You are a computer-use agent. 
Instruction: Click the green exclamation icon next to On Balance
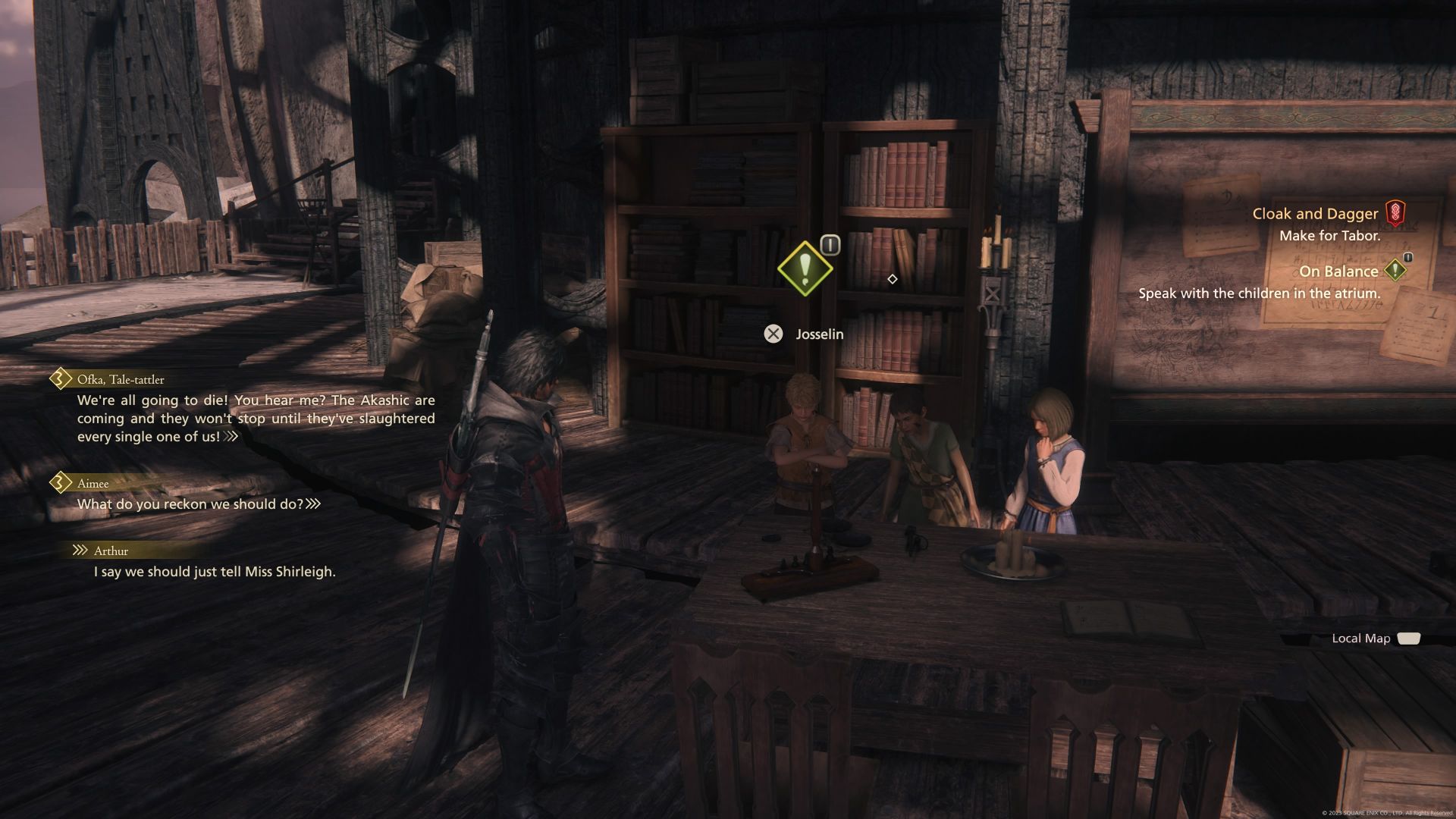[x=1396, y=270]
